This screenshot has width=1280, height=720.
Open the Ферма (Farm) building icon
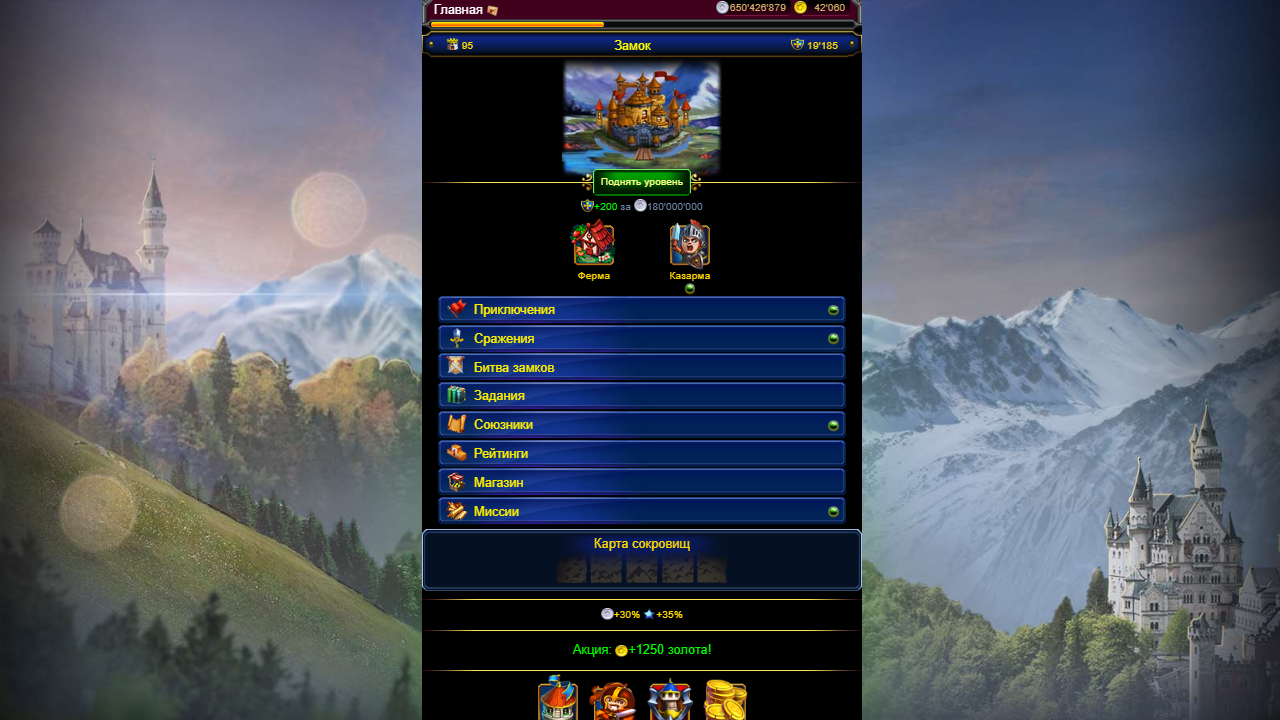(593, 243)
